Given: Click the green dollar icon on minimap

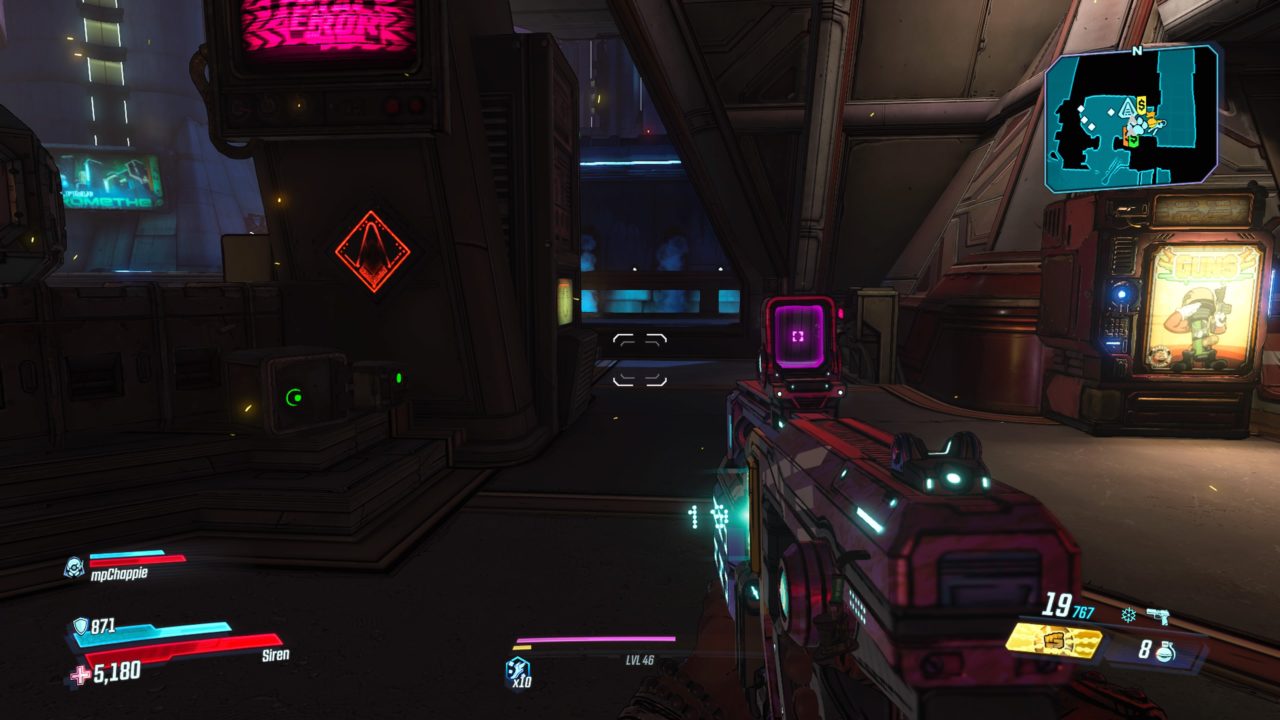Looking at the screenshot, I should [x=1133, y=139].
